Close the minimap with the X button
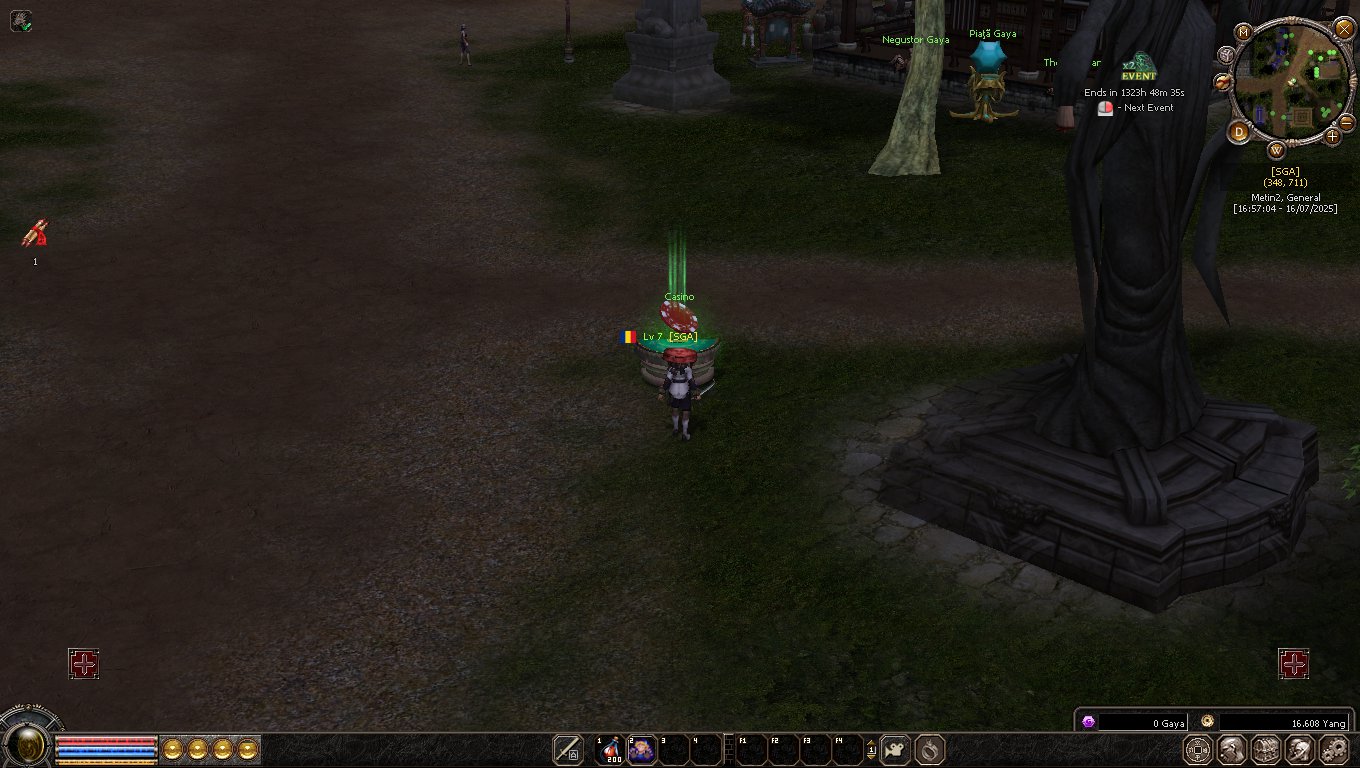 (x=1344, y=29)
